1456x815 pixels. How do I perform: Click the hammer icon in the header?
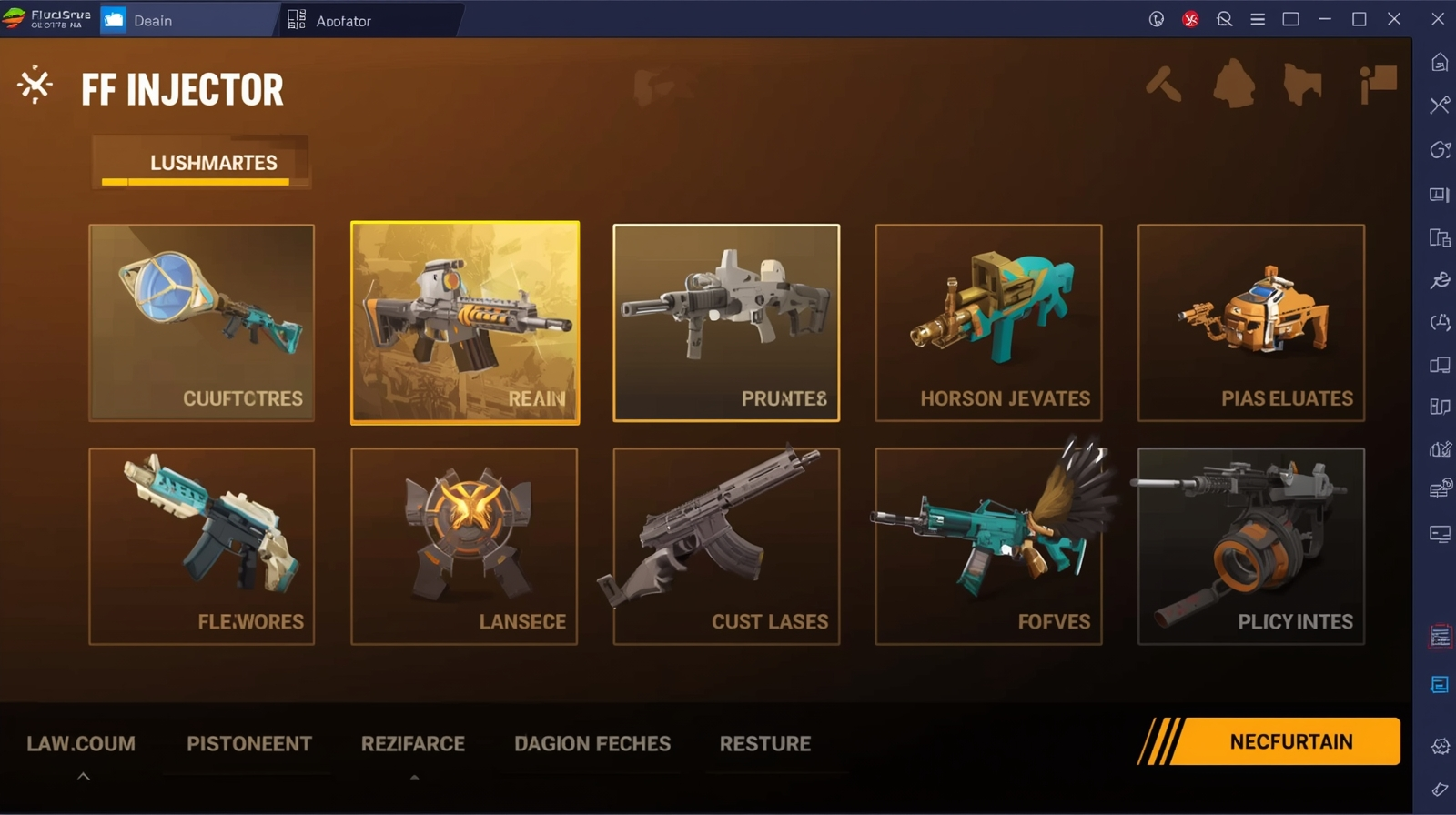click(1163, 85)
